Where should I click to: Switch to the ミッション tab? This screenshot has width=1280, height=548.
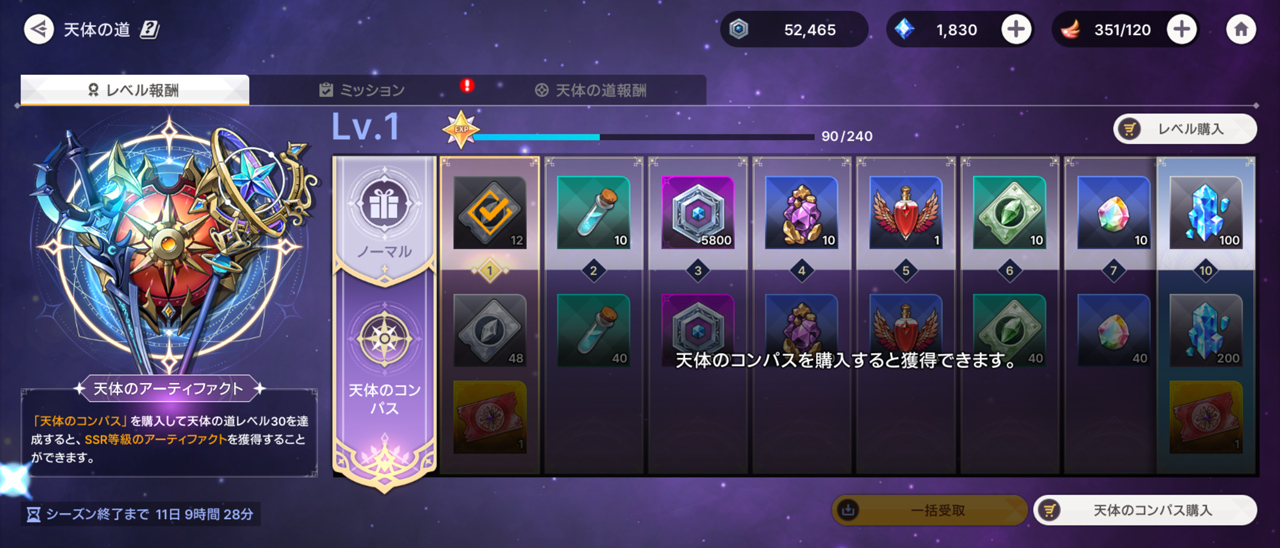tap(362, 90)
